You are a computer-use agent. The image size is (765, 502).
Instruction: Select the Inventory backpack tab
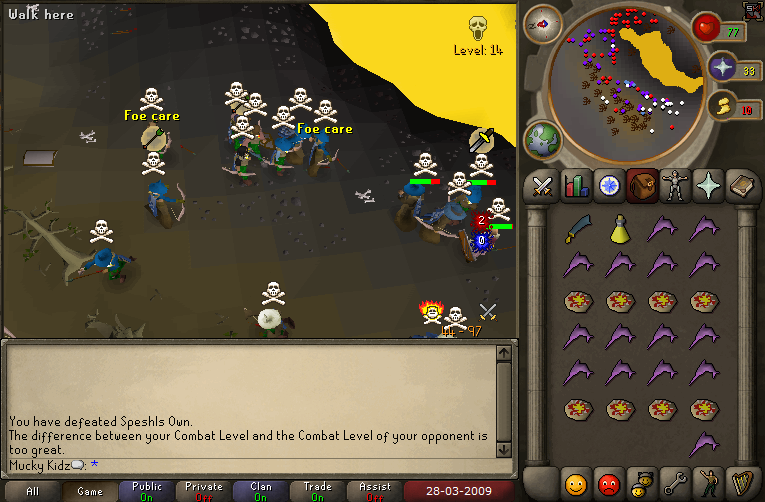coord(641,186)
